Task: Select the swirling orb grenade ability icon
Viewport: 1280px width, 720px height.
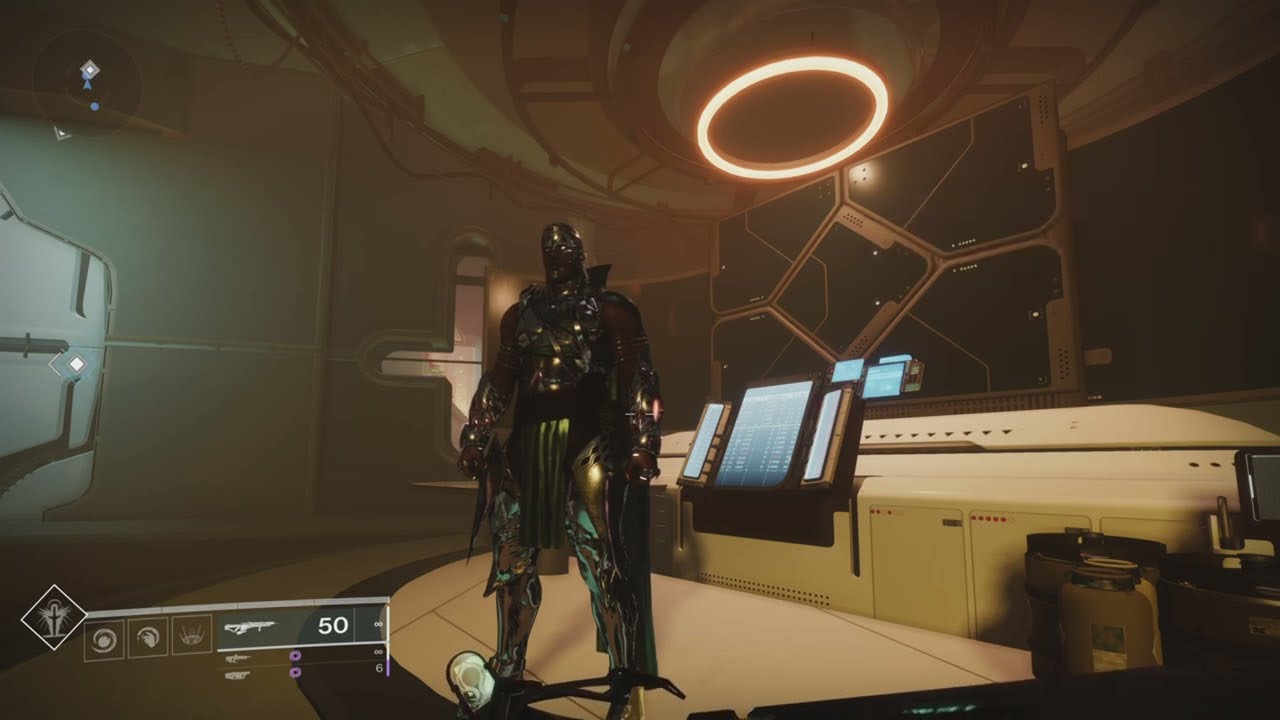Action: click(x=104, y=637)
